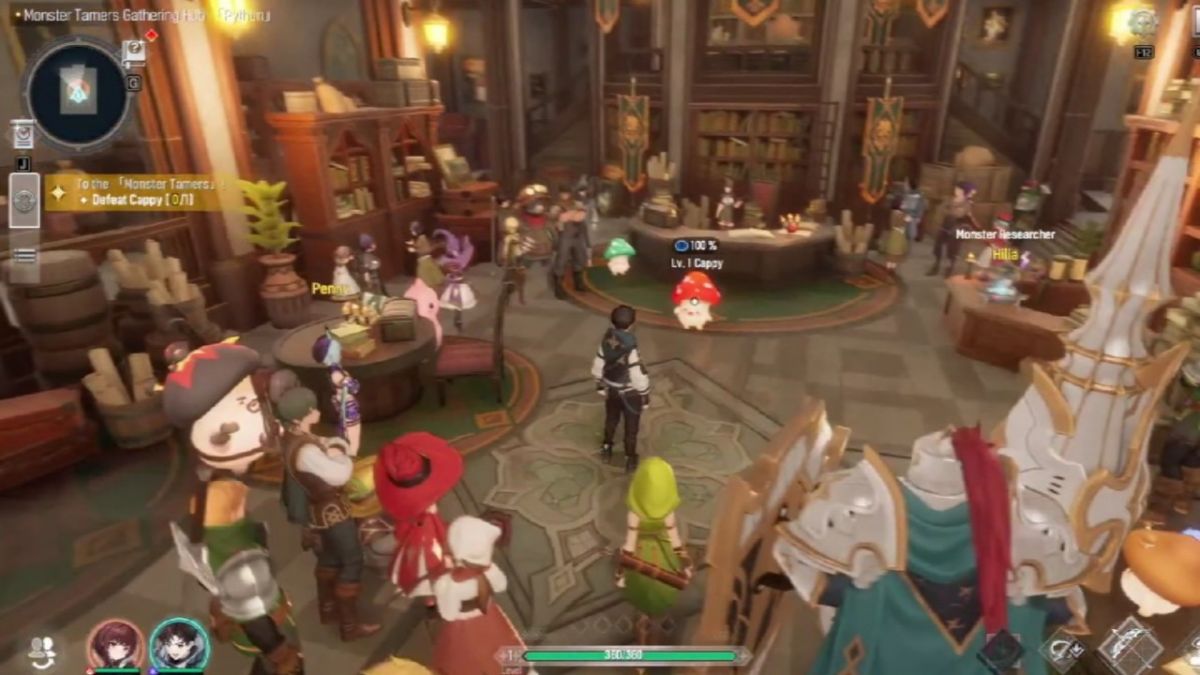Activate the diamond skill icon left of bow
The width and height of the screenshot is (1200, 675).
1062,650
